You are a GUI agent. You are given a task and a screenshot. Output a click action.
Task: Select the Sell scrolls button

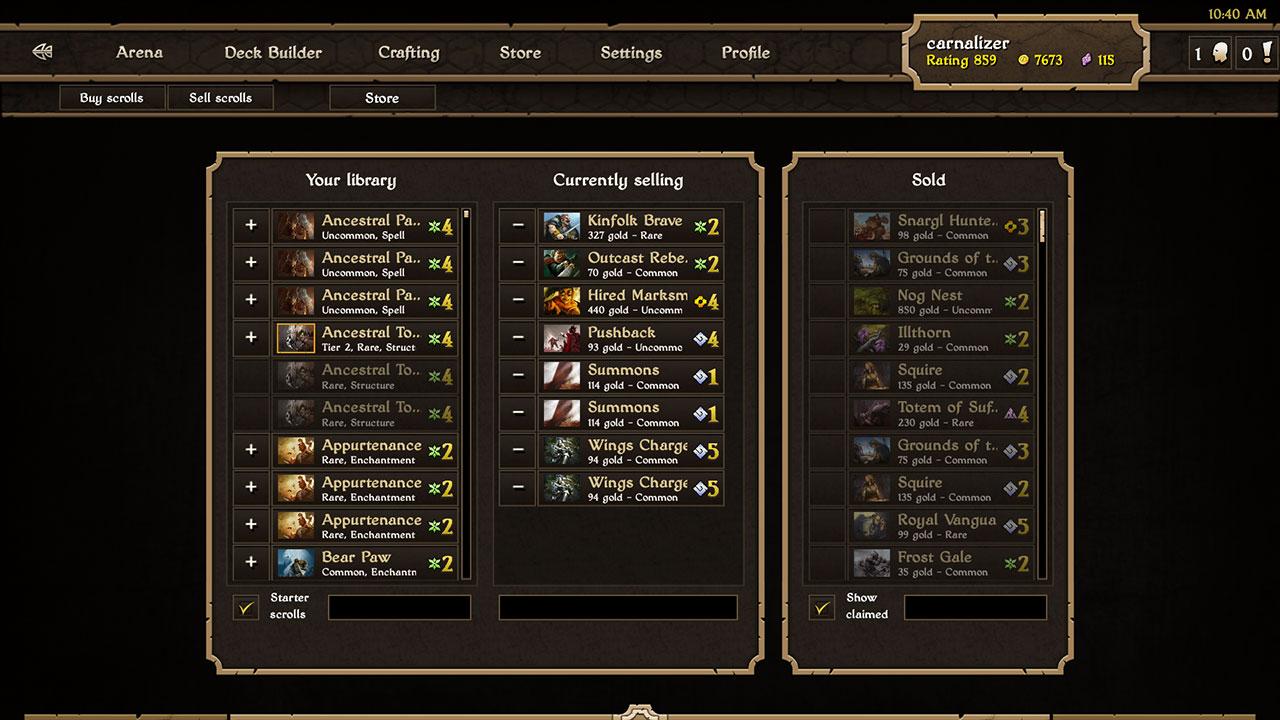(x=220, y=97)
